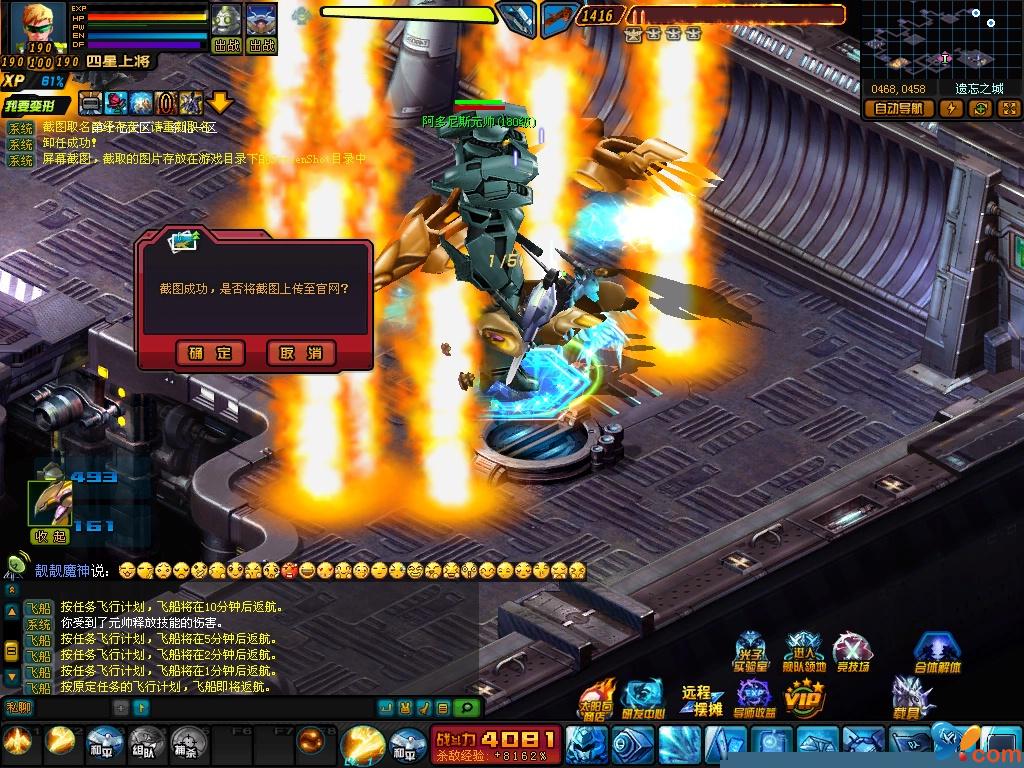The width and height of the screenshot is (1024, 768).
Task: Open the 研发中心 research center
Action: click(x=642, y=698)
